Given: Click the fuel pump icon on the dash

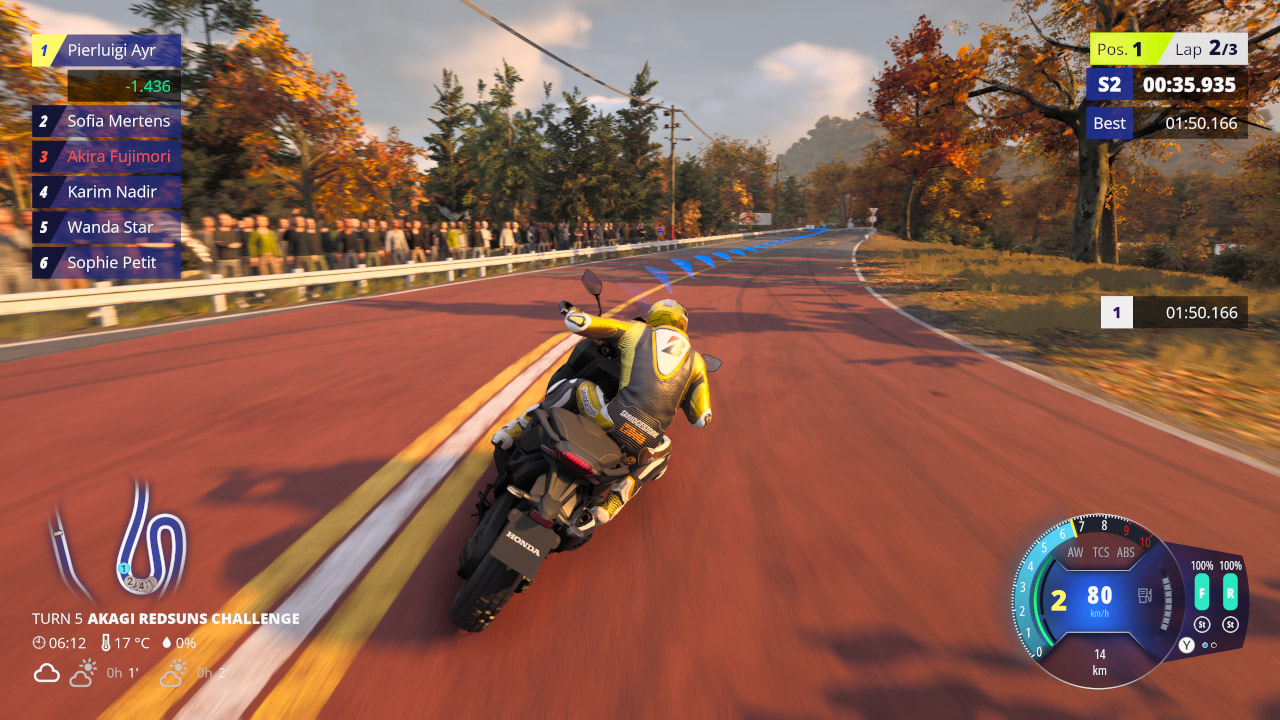Looking at the screenshot, I should [x=1144, y=596].
